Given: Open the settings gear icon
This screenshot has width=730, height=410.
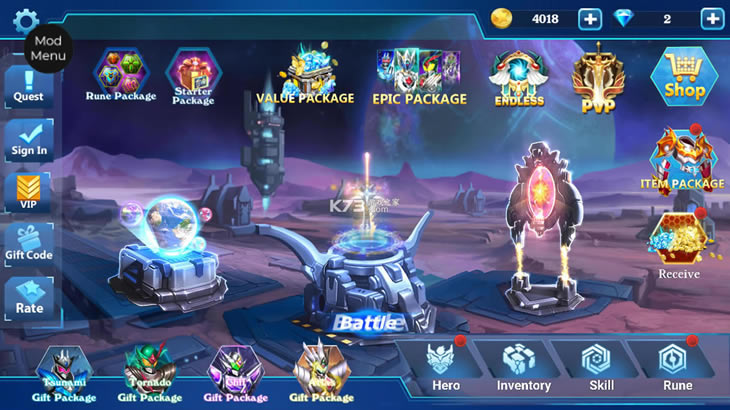Looking at the screenshot, I should coord(25,19).
